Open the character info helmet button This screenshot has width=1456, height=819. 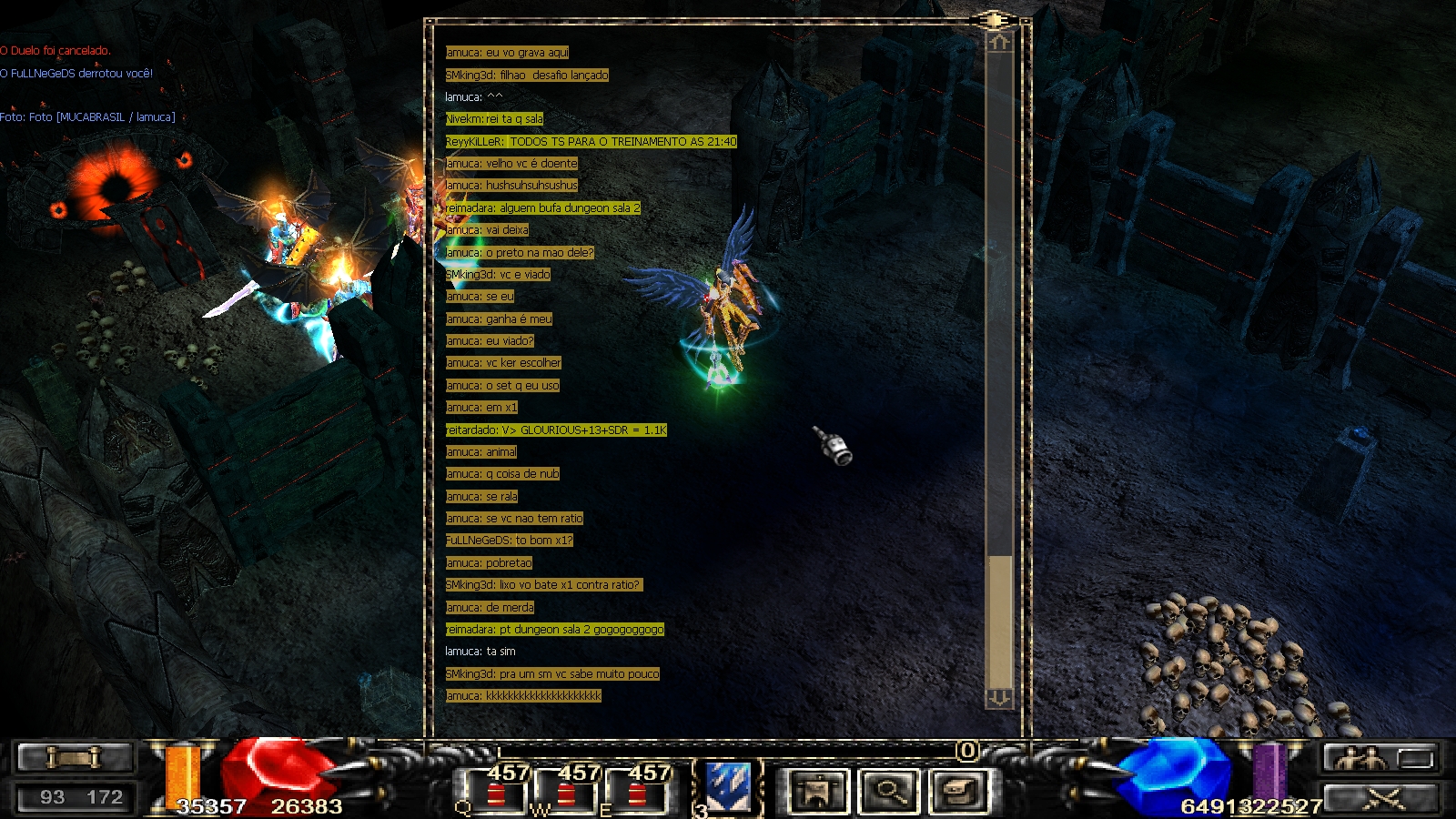[x=817, y=790]
